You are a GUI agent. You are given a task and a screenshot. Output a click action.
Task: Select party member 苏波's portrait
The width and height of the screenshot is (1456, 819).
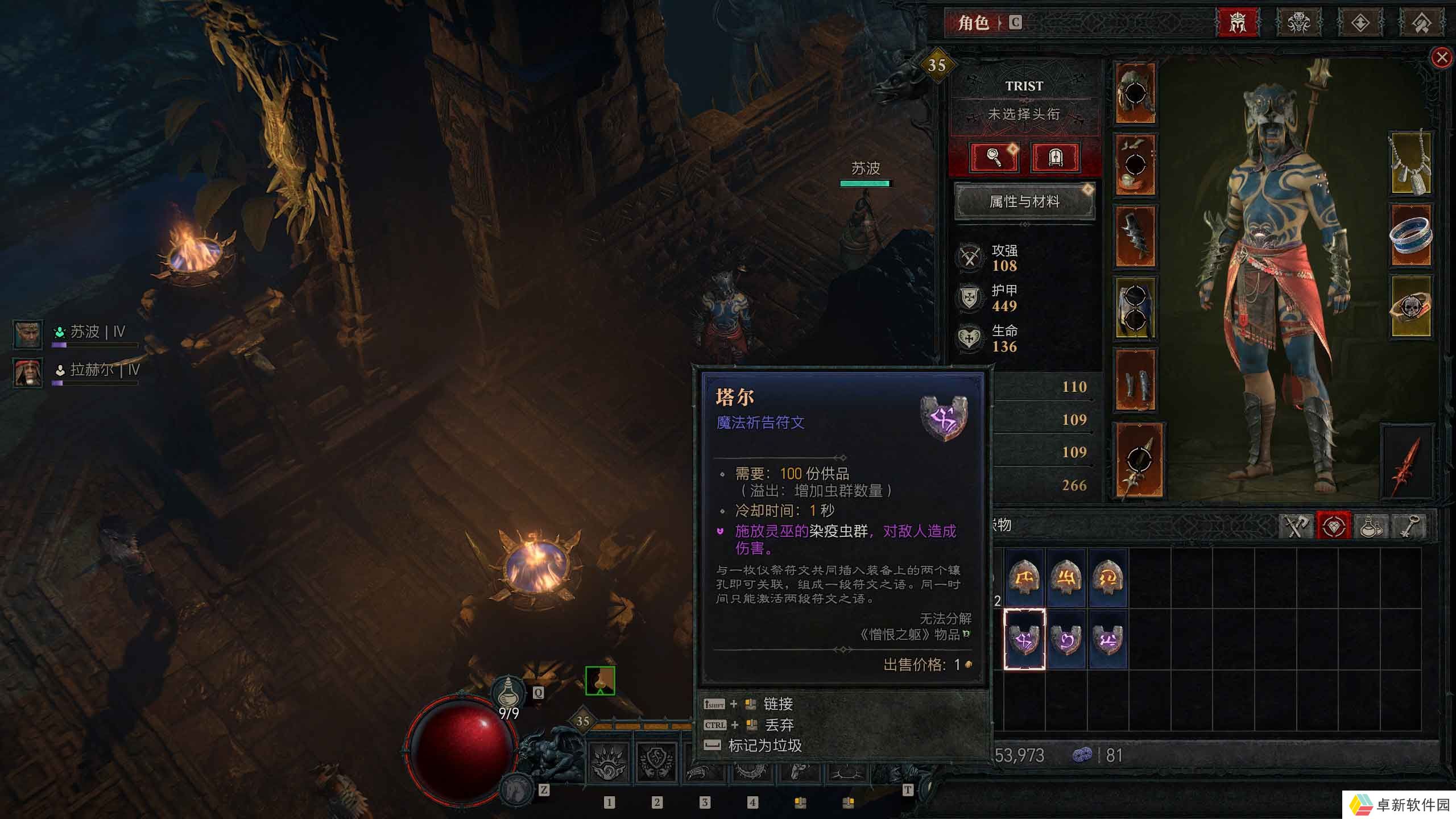tap(28, 334)
